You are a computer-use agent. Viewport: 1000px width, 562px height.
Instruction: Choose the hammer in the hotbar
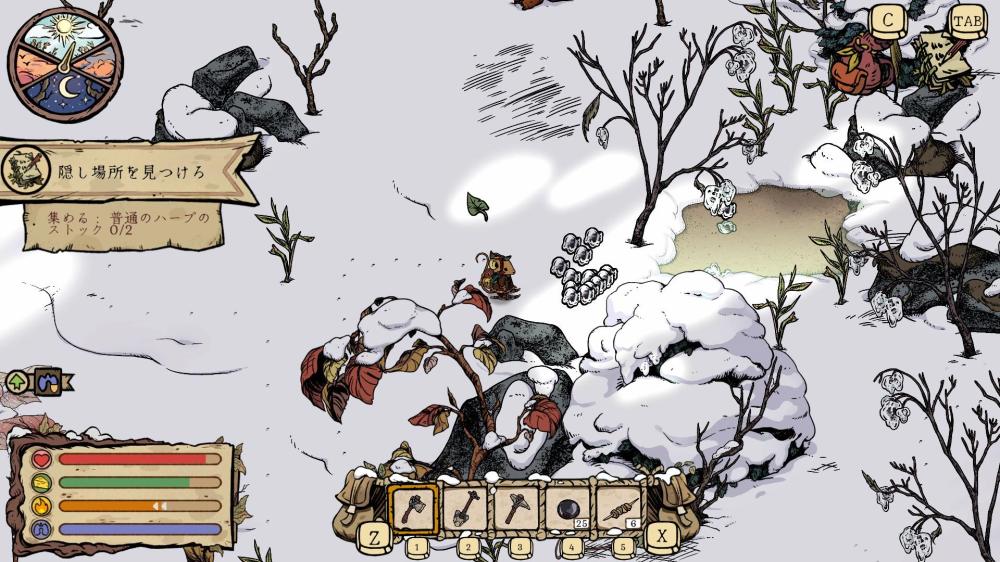517,508
